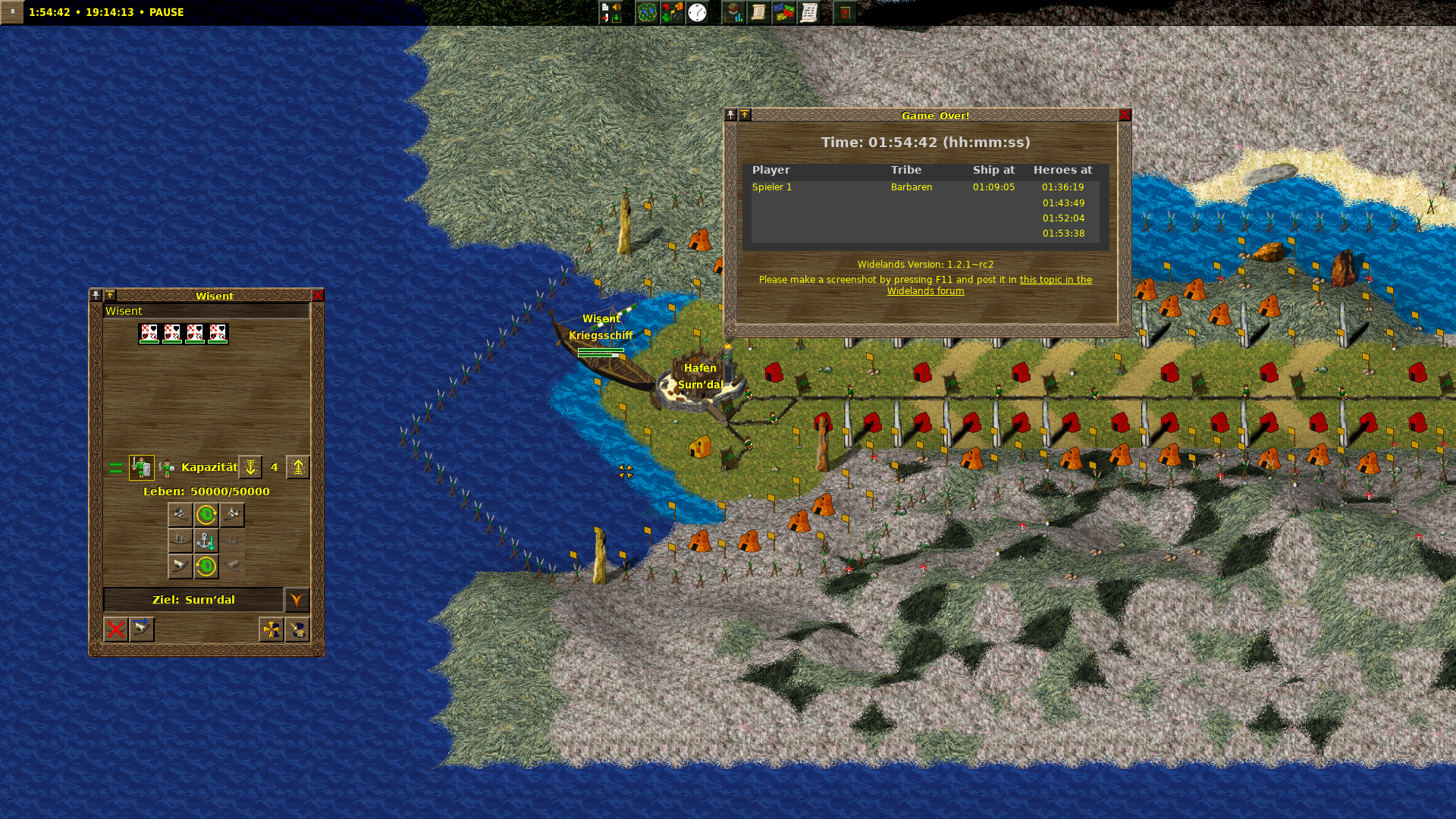1456x819 pixels.
Task: Open the main menu in the top toolbar
Action: tap(610, 12)
